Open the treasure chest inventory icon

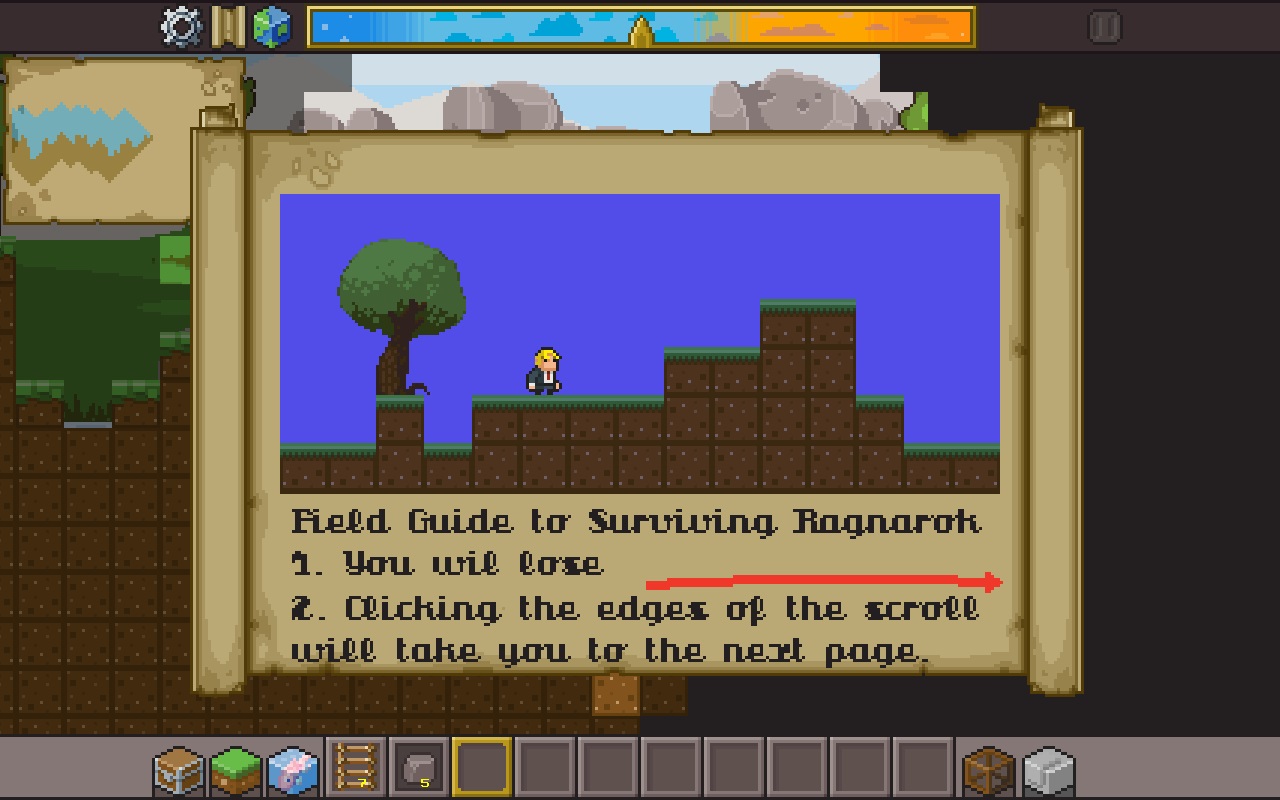click(179, 770)
